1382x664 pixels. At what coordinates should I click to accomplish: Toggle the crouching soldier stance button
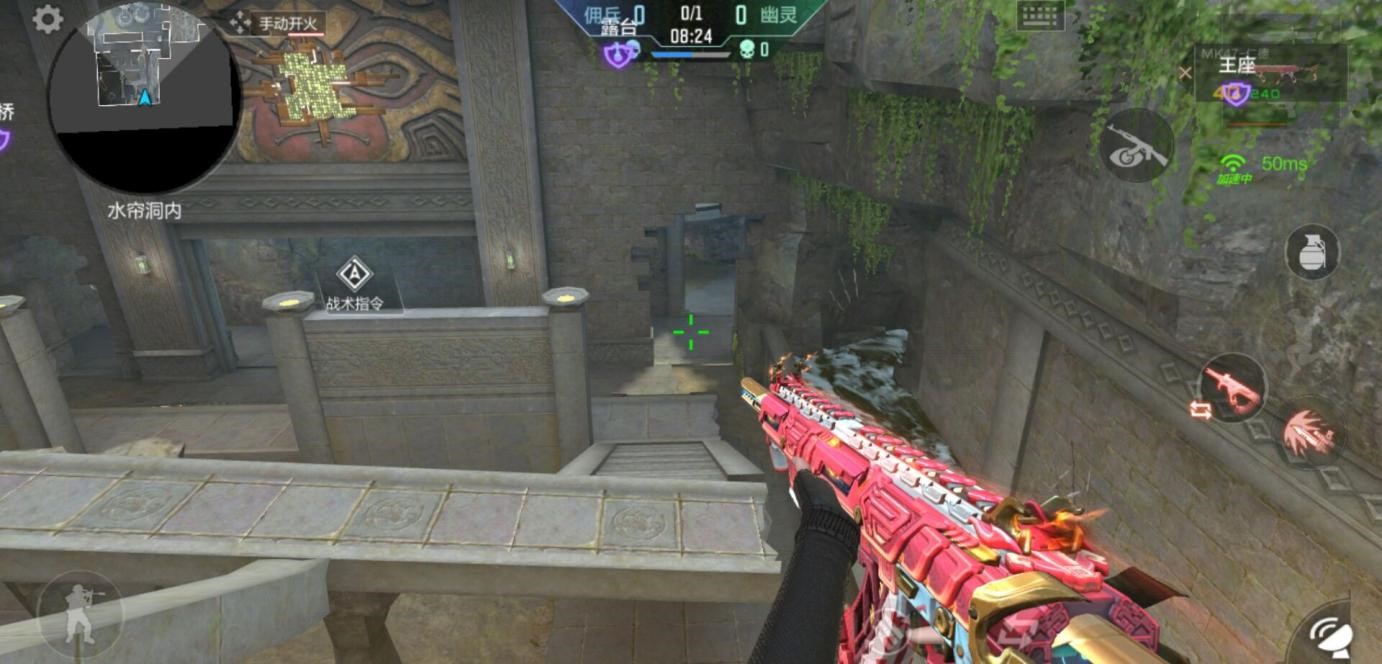point(79,611)
